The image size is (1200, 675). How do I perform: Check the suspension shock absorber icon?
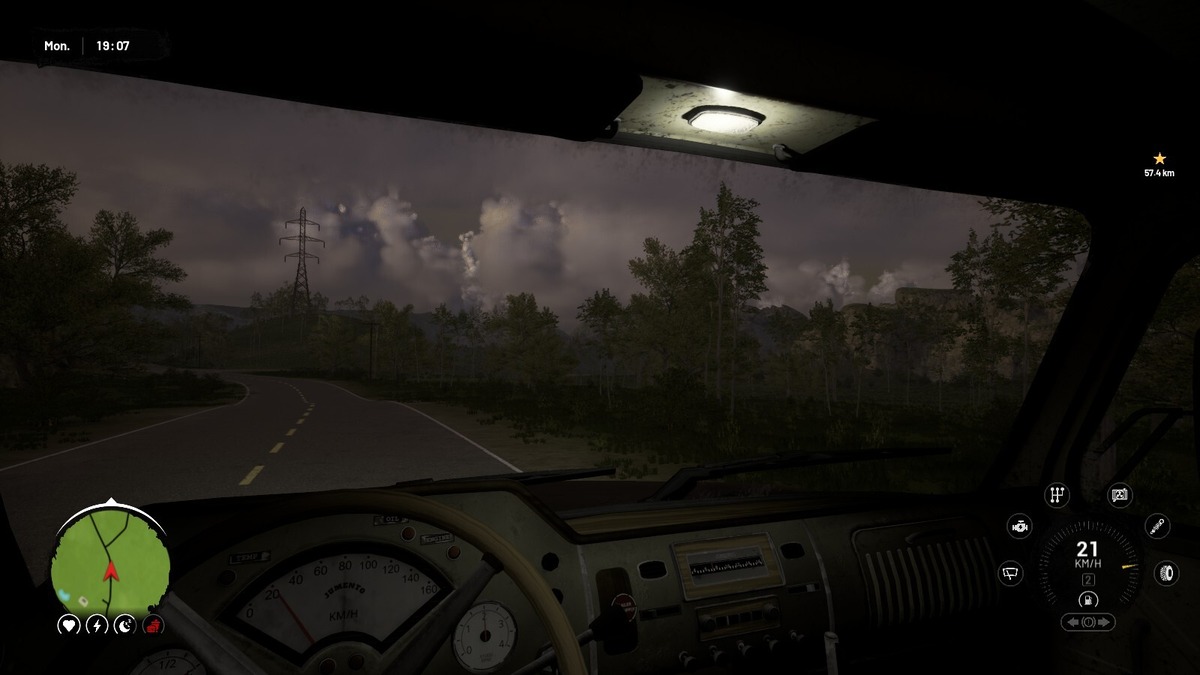pos(1157,526)
